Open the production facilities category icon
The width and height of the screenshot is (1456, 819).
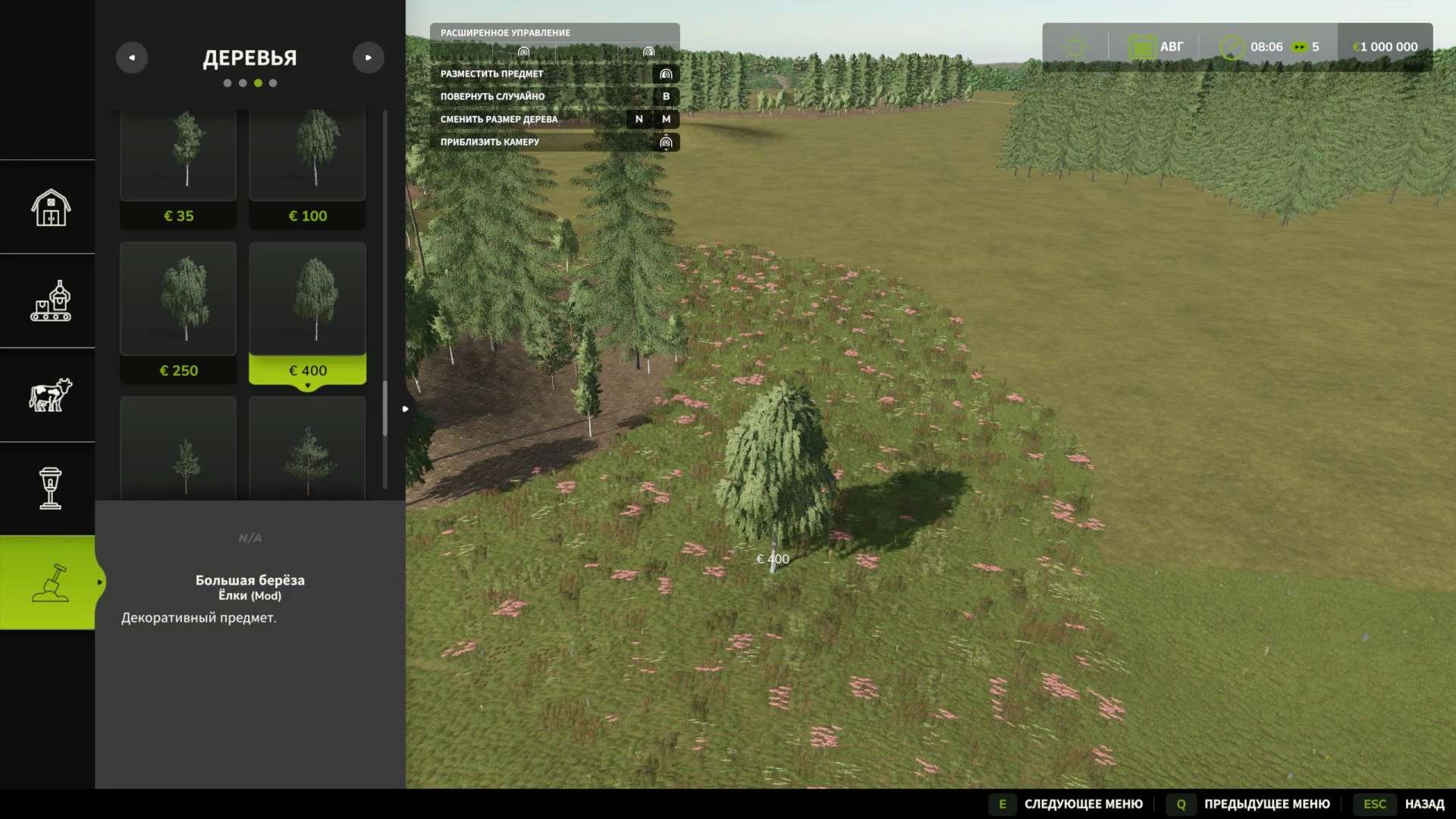(49, 301)
